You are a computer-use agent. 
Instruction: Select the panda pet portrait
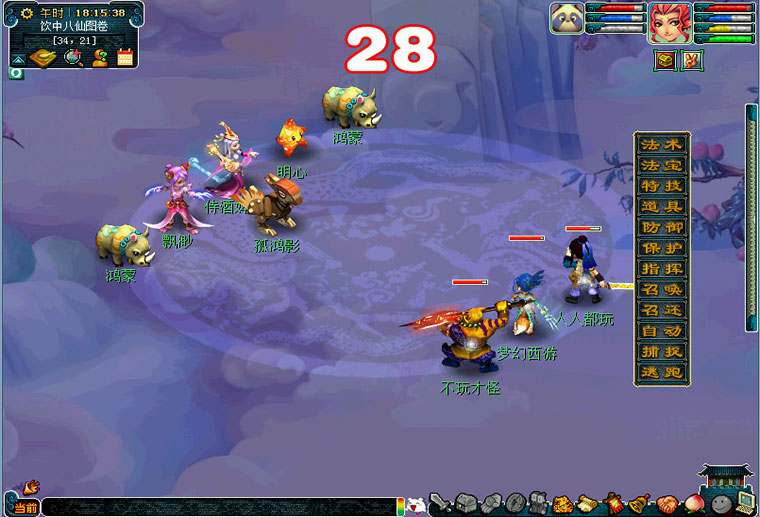567,18
